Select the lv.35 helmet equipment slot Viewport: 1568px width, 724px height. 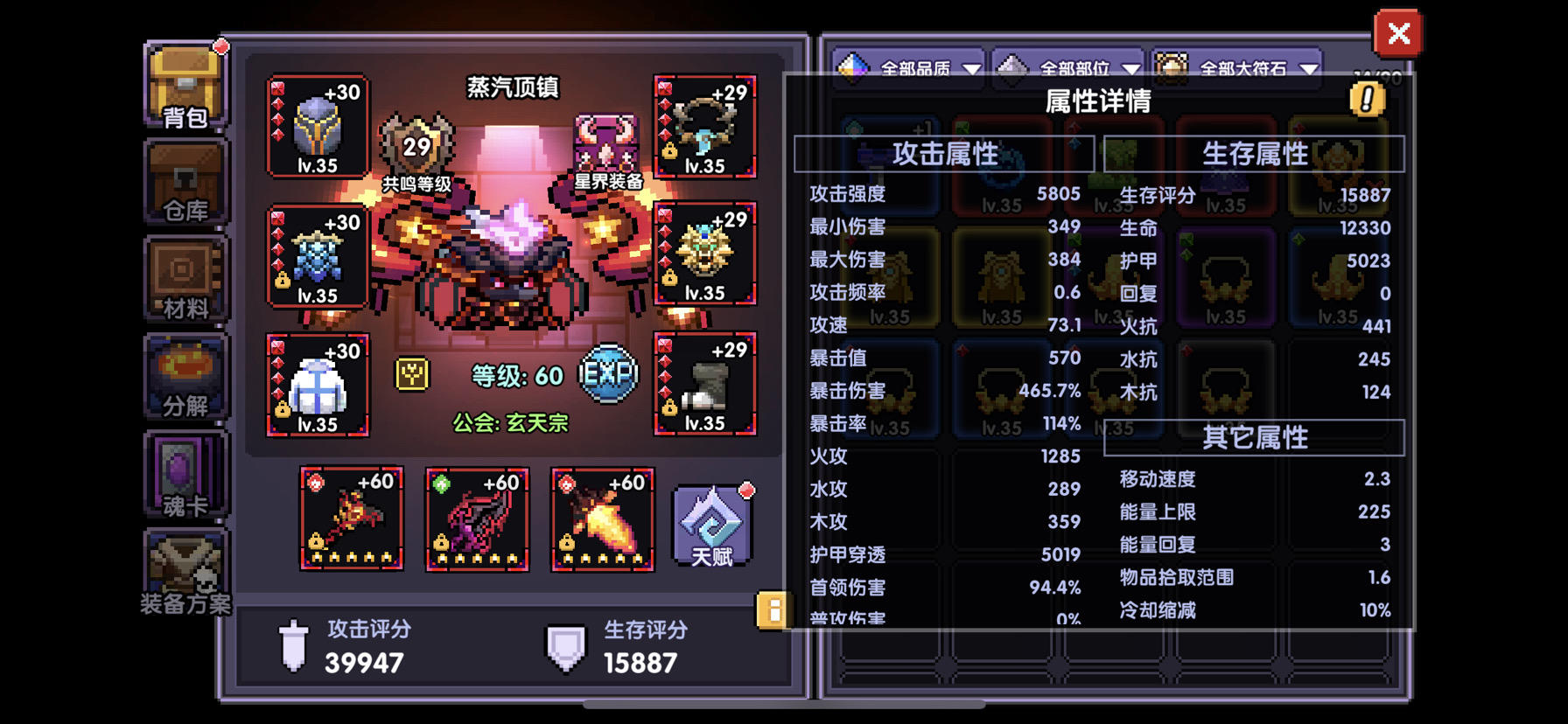pos(318,127)
